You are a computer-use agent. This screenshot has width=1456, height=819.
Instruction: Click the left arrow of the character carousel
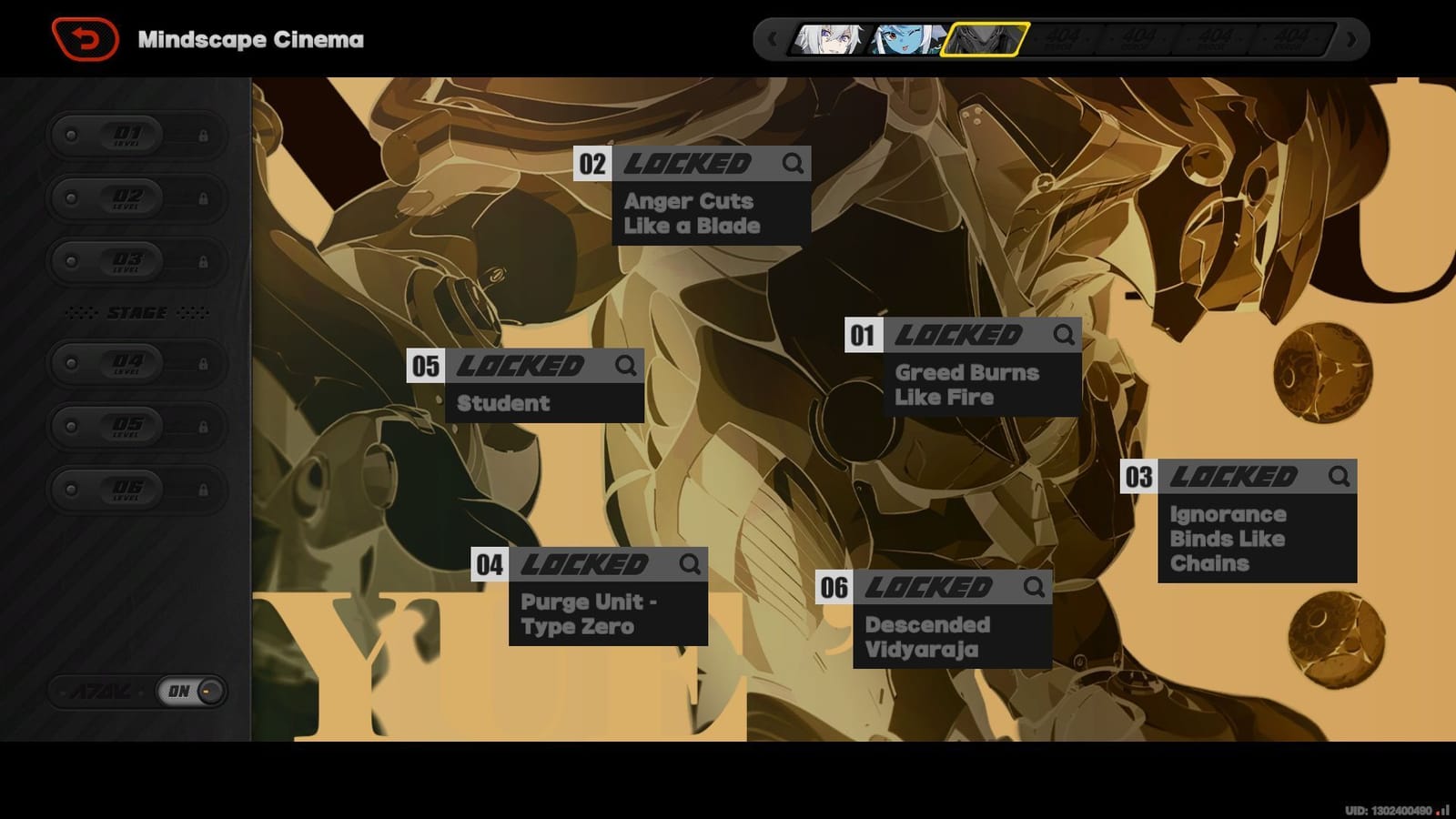(773, 39)
